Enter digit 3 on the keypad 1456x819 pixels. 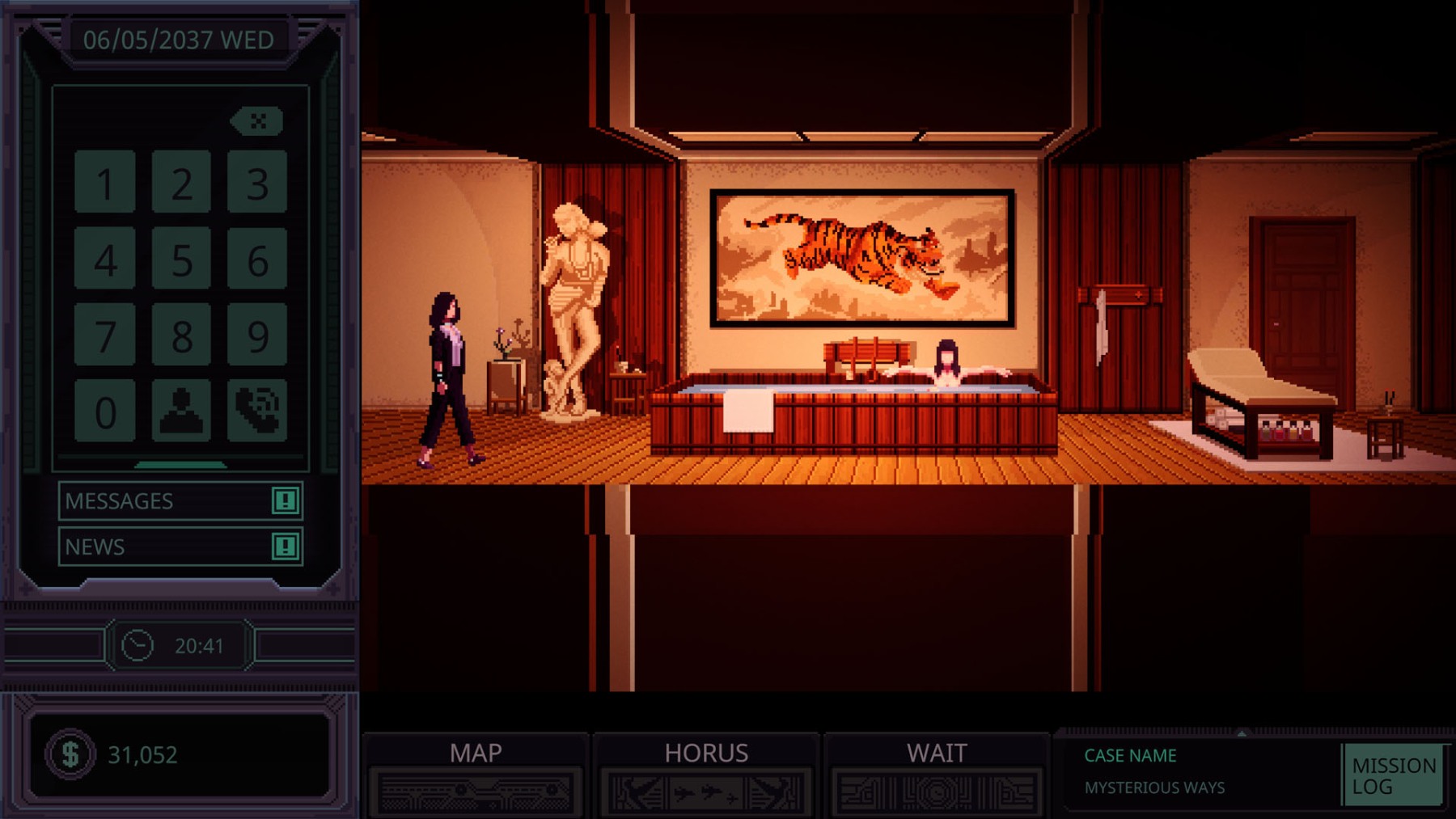[257, 183]
